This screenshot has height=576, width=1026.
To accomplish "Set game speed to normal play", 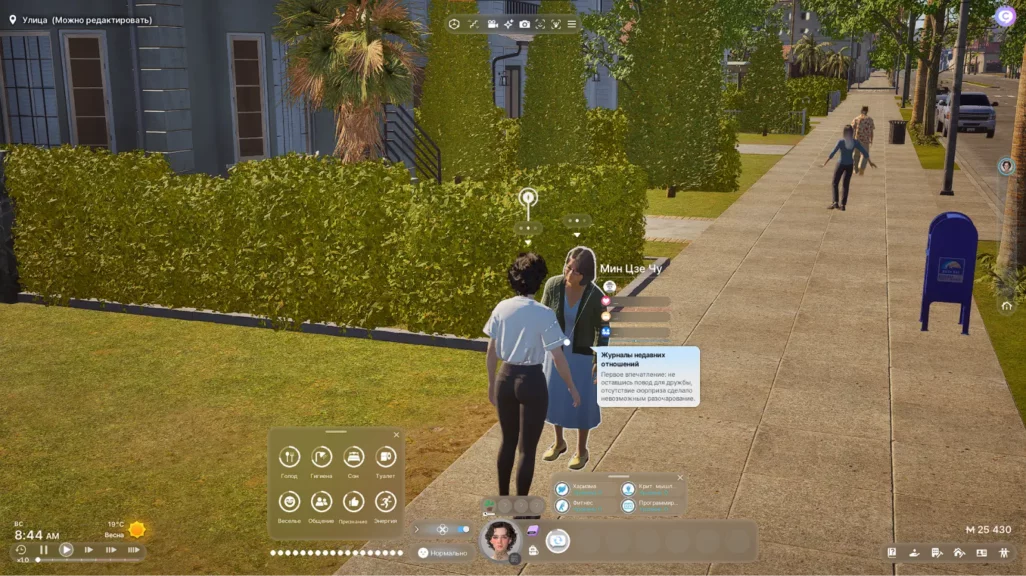I will tap(66, 550).
